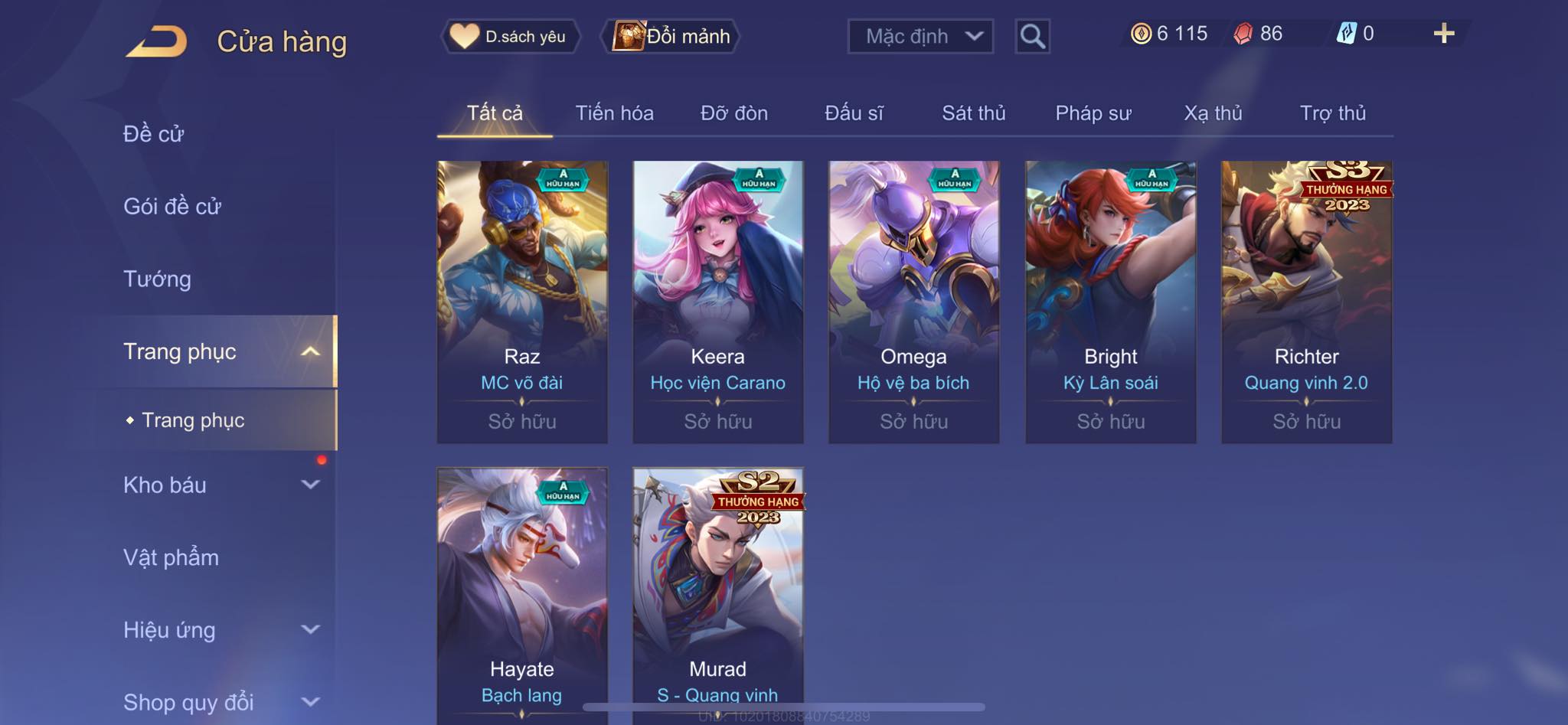The width and height of the screenshot is (1568, 725).
Task: Open the D.sách yêu wishlist
Action: (x=510, y=36)
